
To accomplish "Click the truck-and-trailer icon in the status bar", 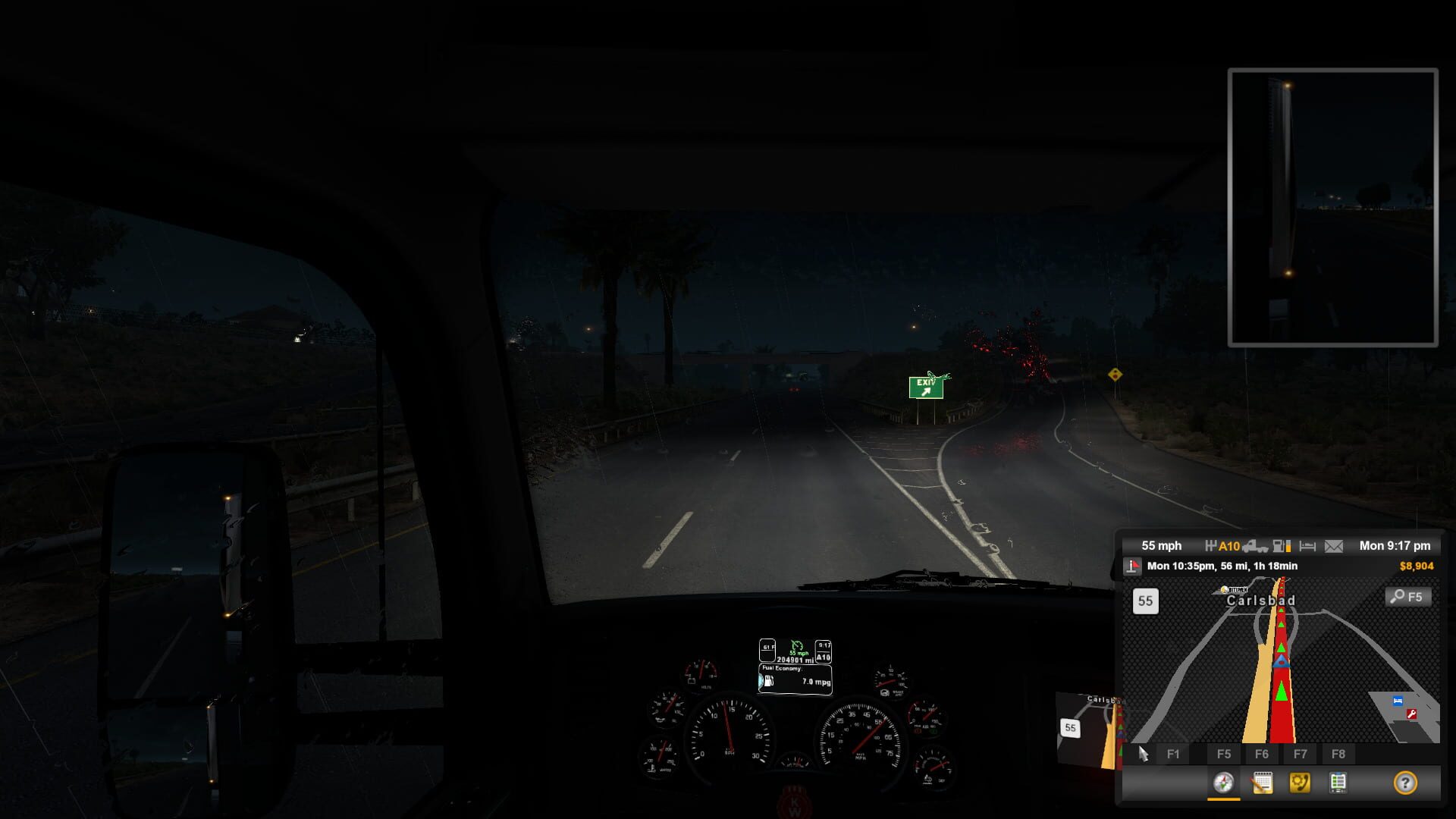I will 1257,546.
